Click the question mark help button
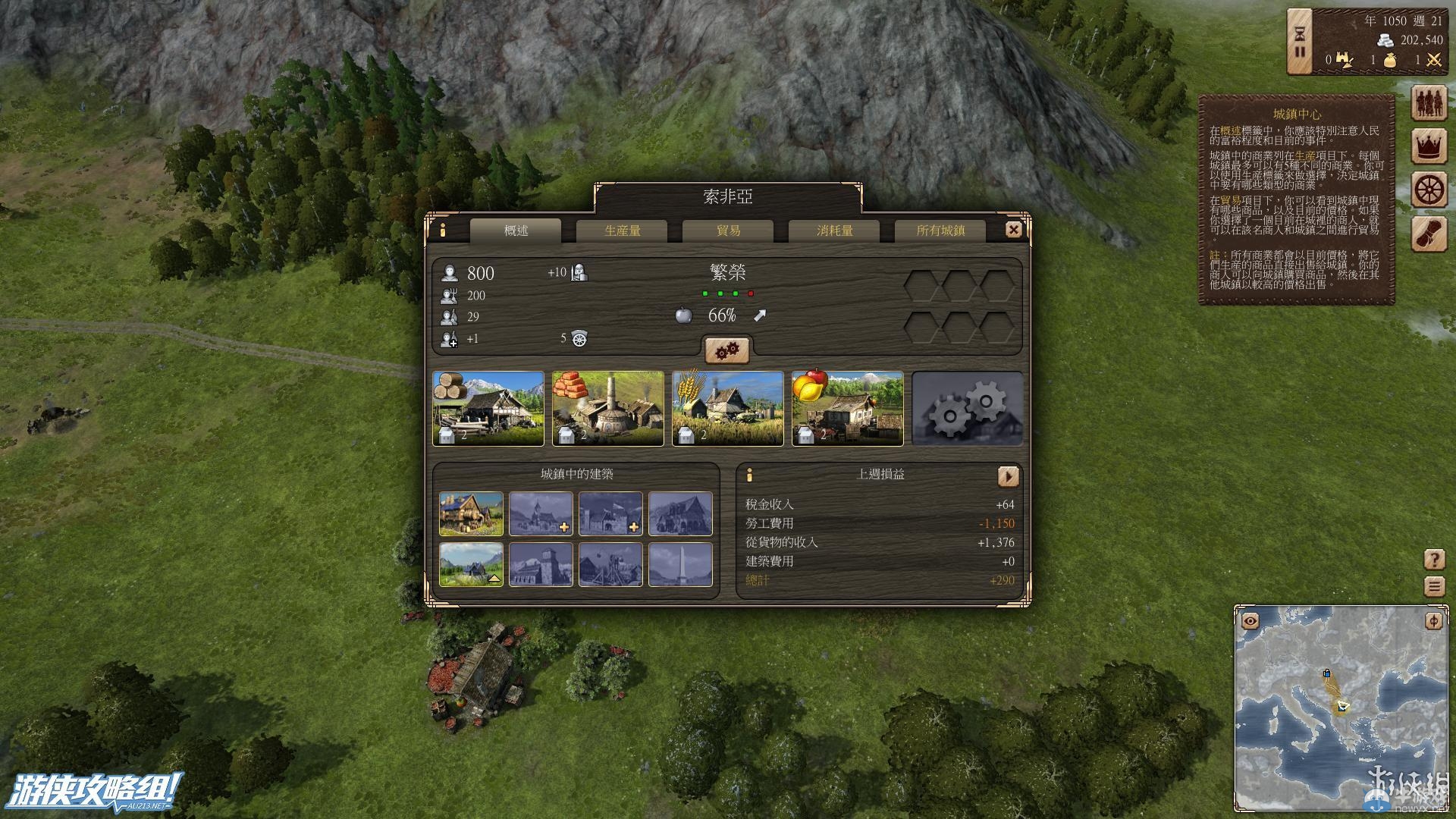1456x819 pixels. 1434,560
